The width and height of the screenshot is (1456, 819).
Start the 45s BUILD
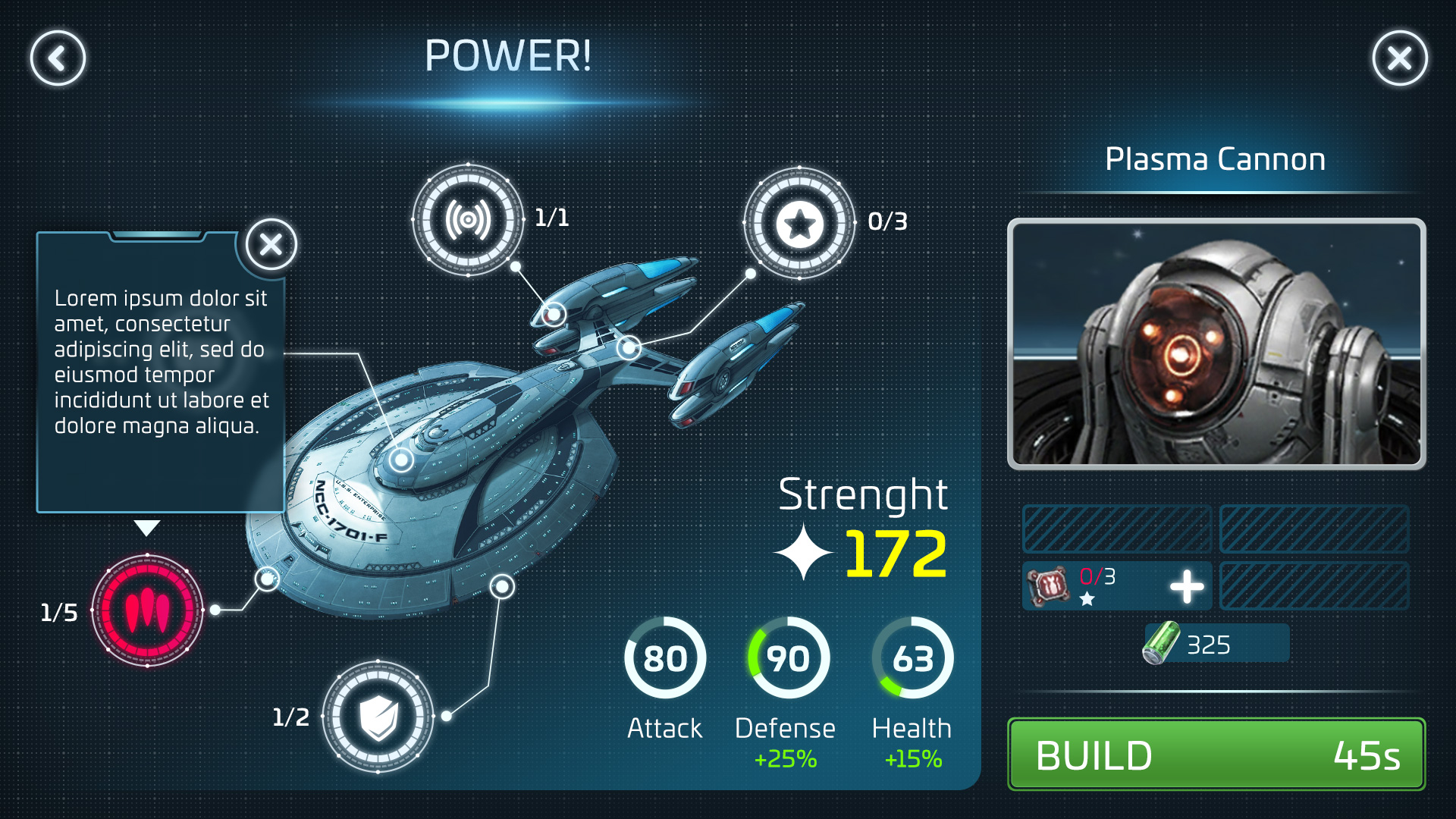(1216, 755)
